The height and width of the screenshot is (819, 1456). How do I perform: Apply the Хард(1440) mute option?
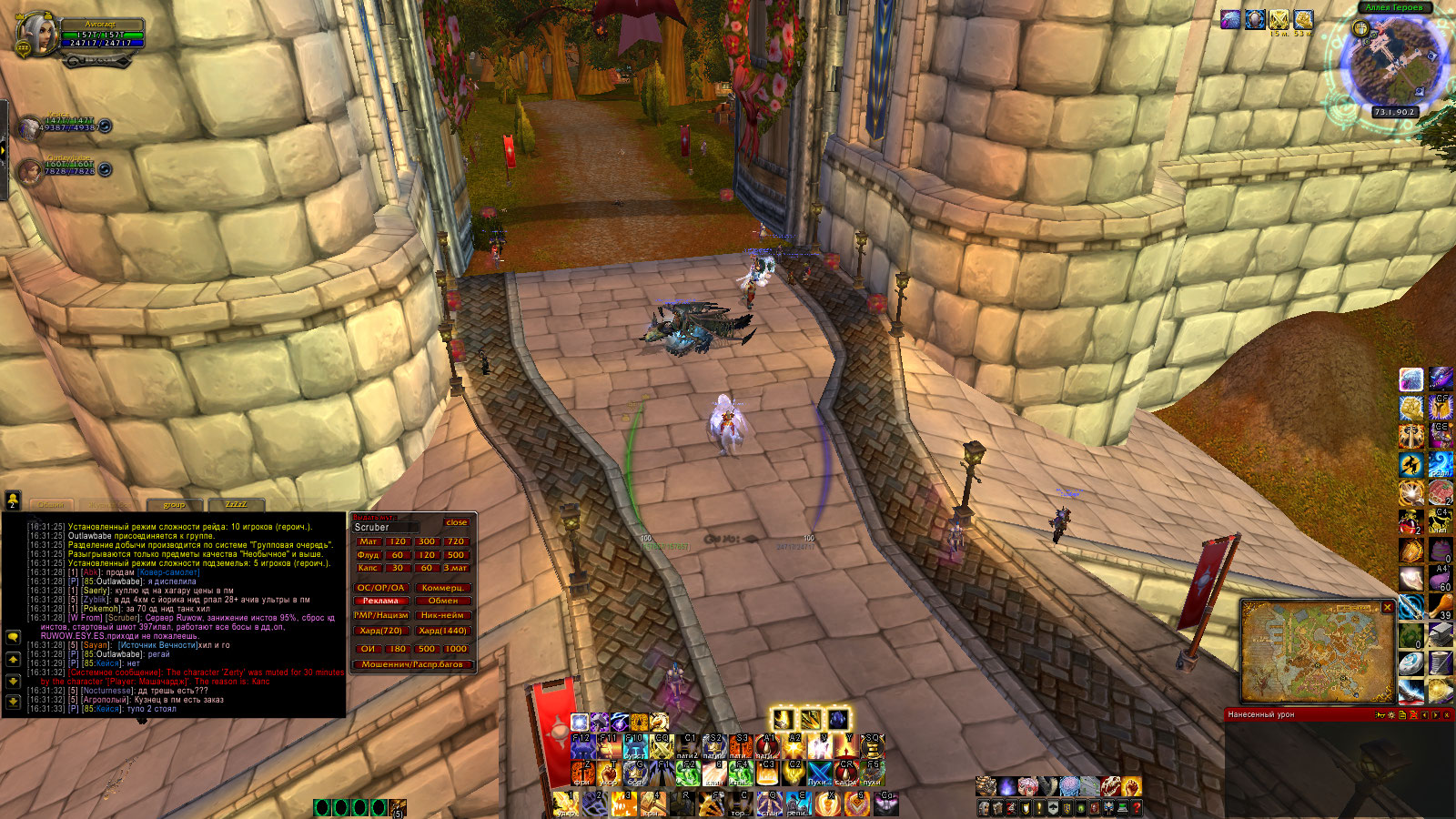pyautogui.click(x=443, y=631)
